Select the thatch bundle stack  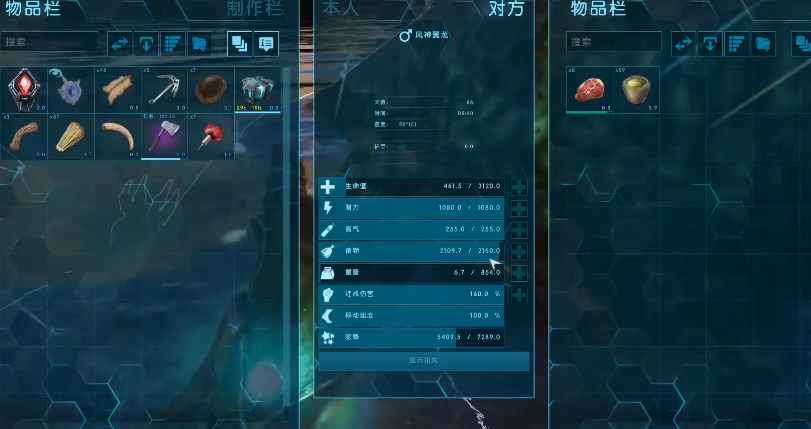coord(70,136)
